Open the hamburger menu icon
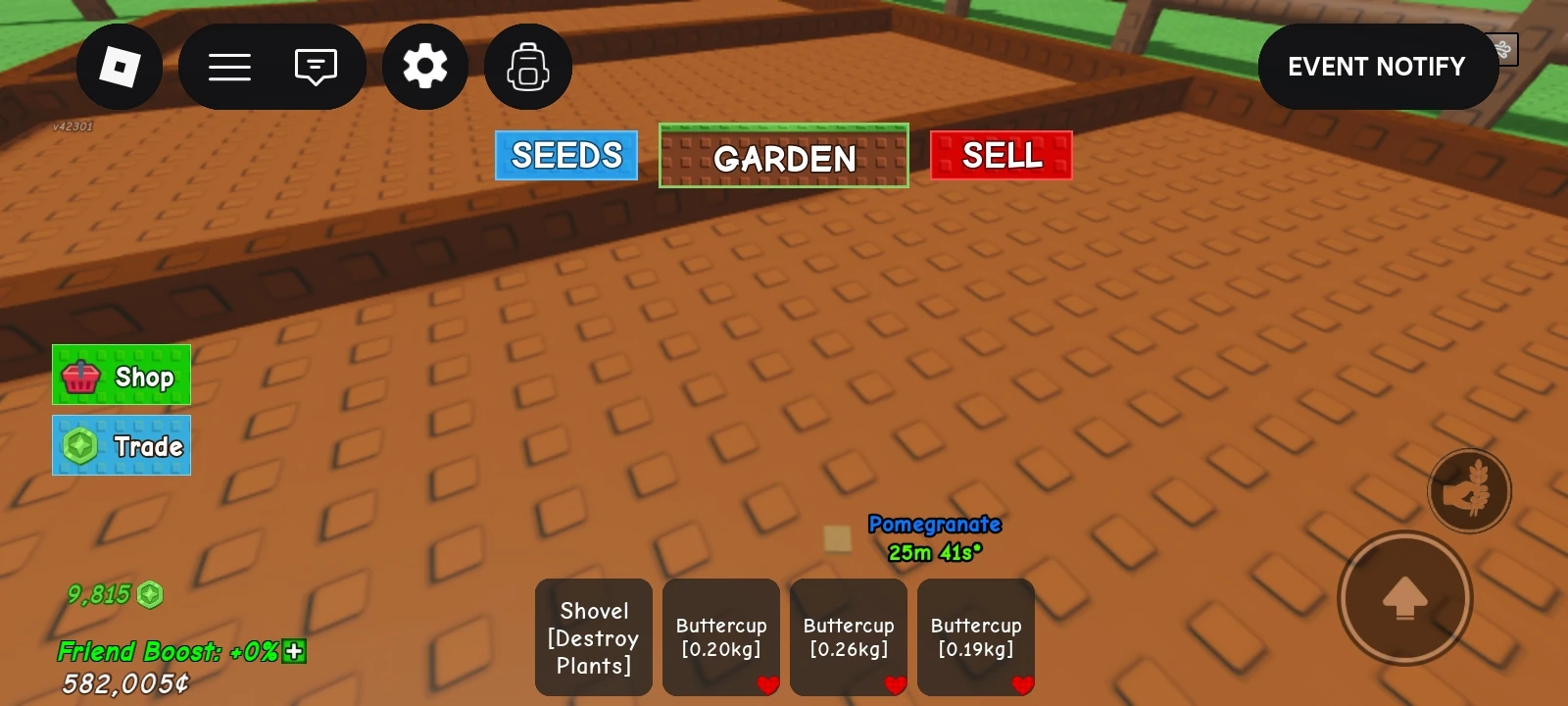Viewport: 1568px width, 706px height. tap(229, 66)
